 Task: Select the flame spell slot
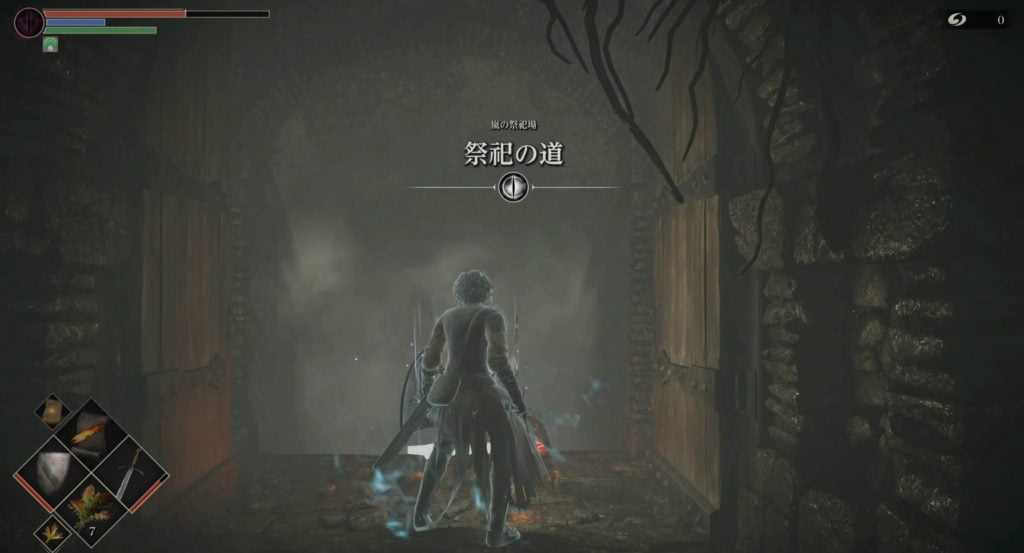coord(89,432)
